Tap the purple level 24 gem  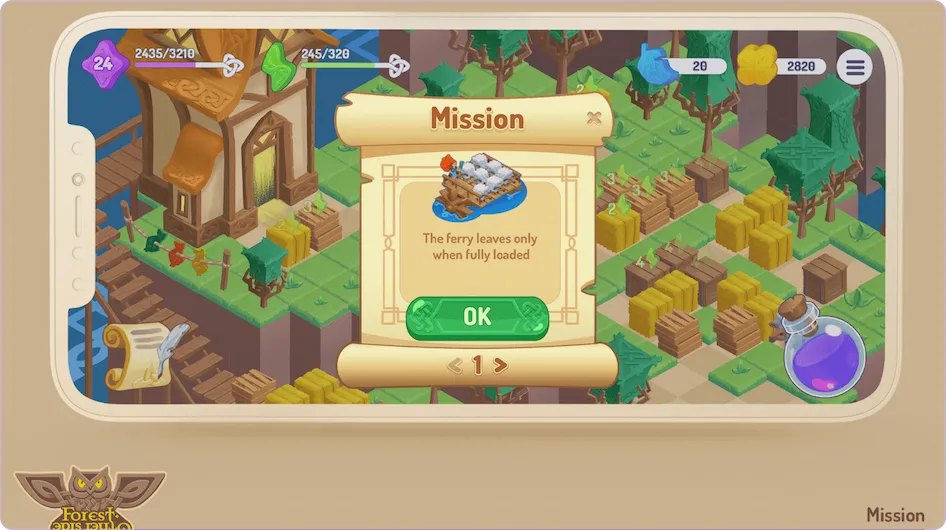tap(104, 65)
